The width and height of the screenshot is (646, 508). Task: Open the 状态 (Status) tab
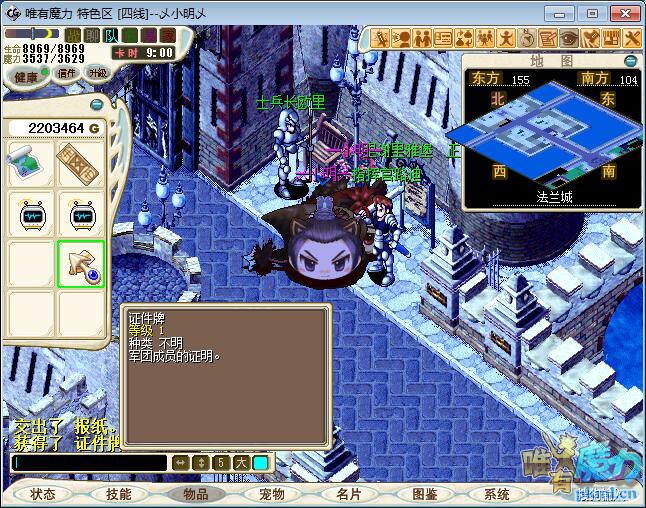43,494
